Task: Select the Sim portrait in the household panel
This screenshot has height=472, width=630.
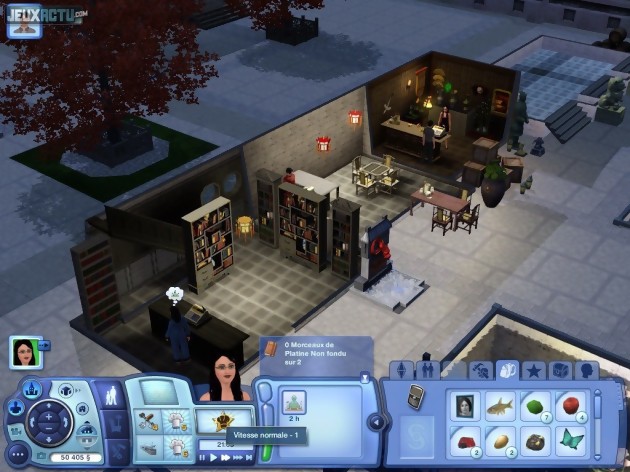Action: pyautogui.click(x=24, y=352)
